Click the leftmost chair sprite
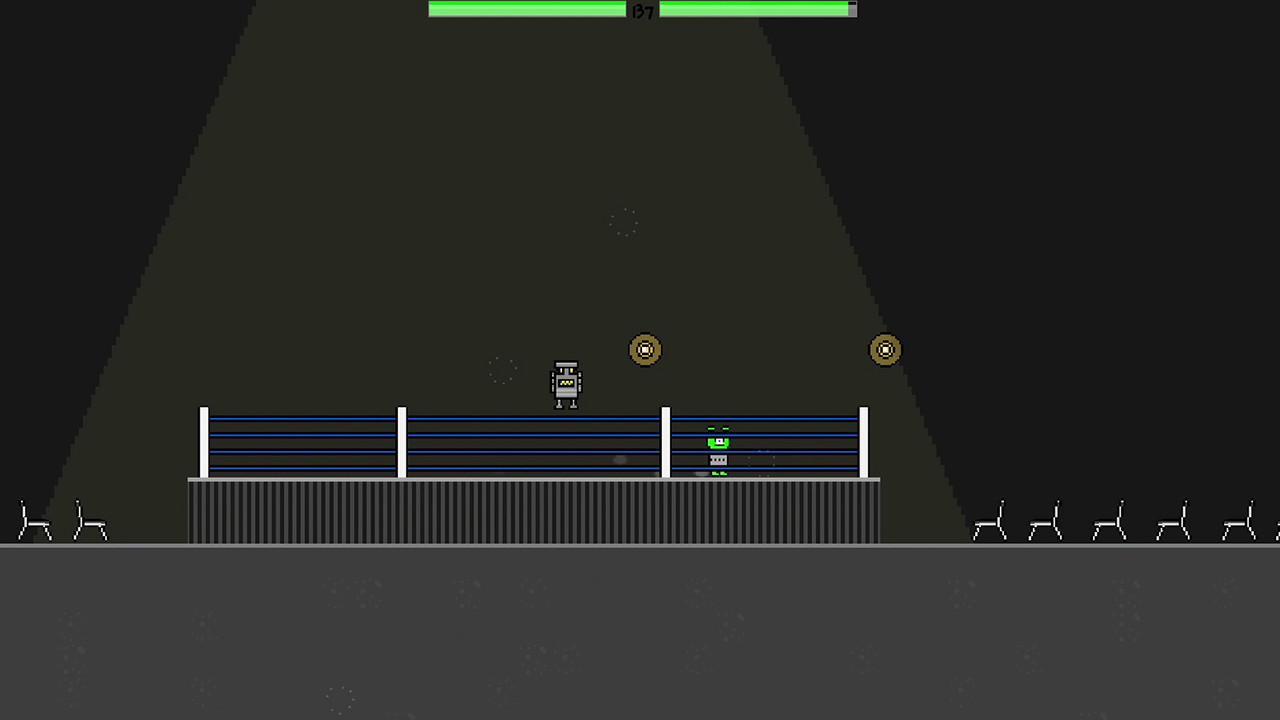The image size is (1280, 720). coord(35,520)
